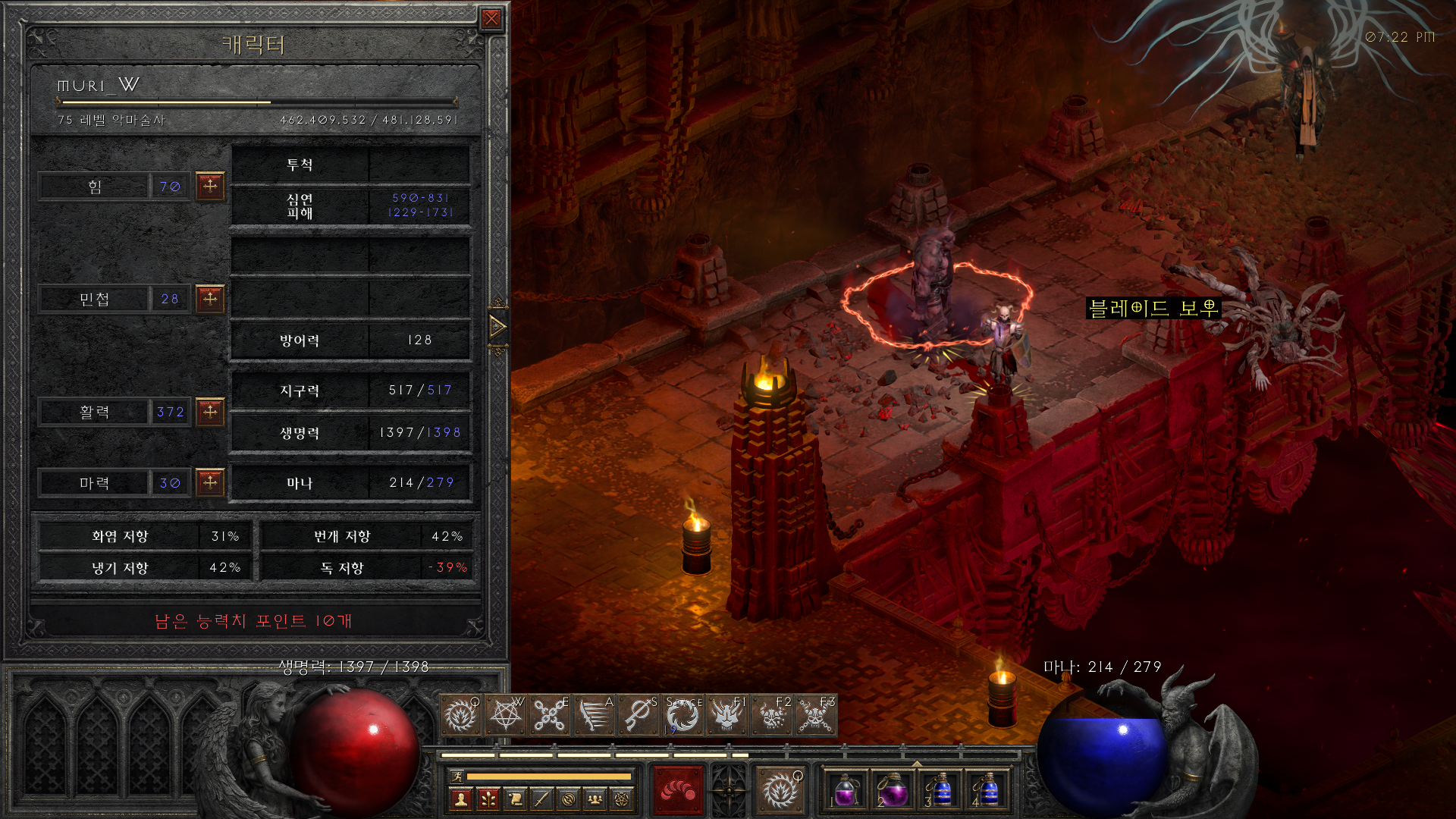The width and height of the screenshot is (1456, 819).
Task: Add a stat point to 마력
Action: [210, 482]
